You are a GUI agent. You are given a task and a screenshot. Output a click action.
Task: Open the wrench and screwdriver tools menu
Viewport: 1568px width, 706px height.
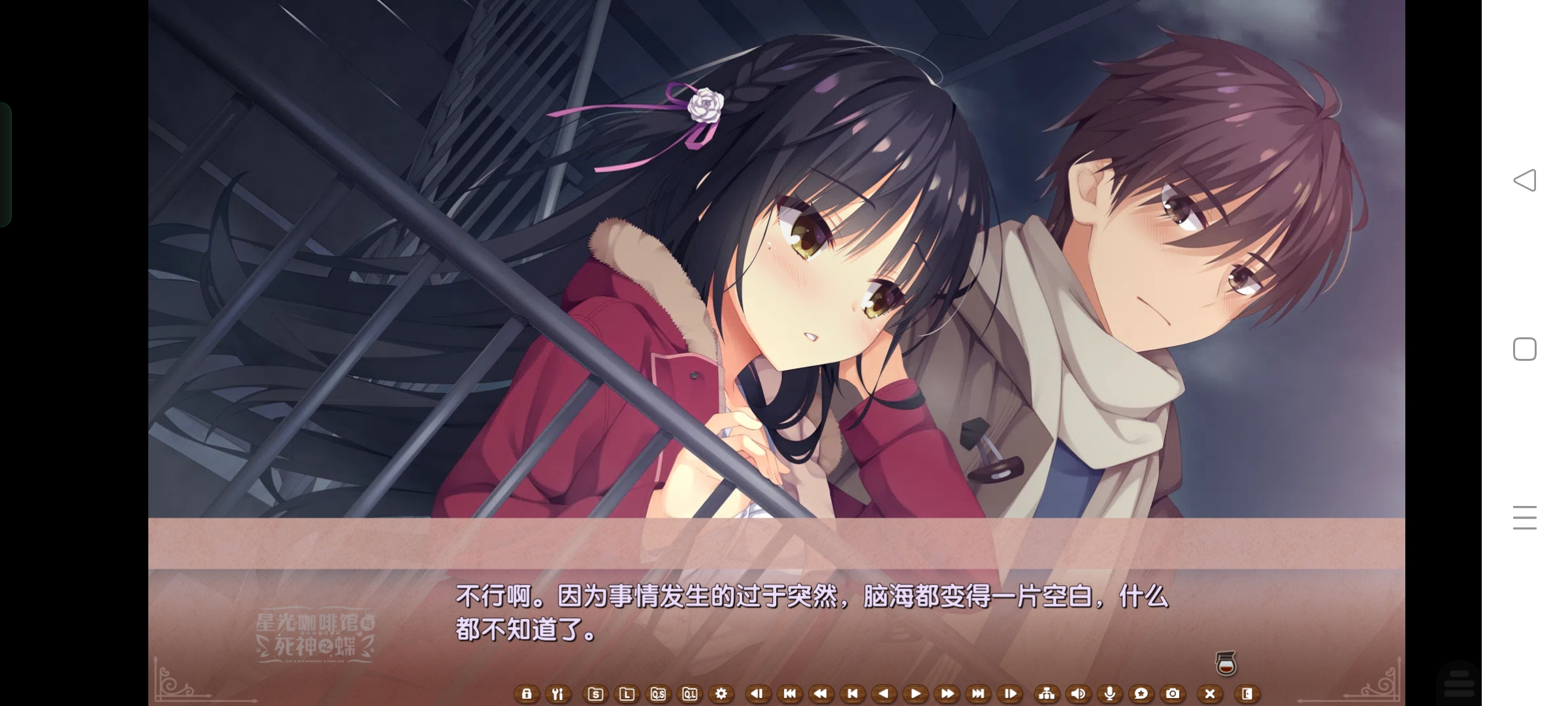pyautogui.click(x=557, y=694)
